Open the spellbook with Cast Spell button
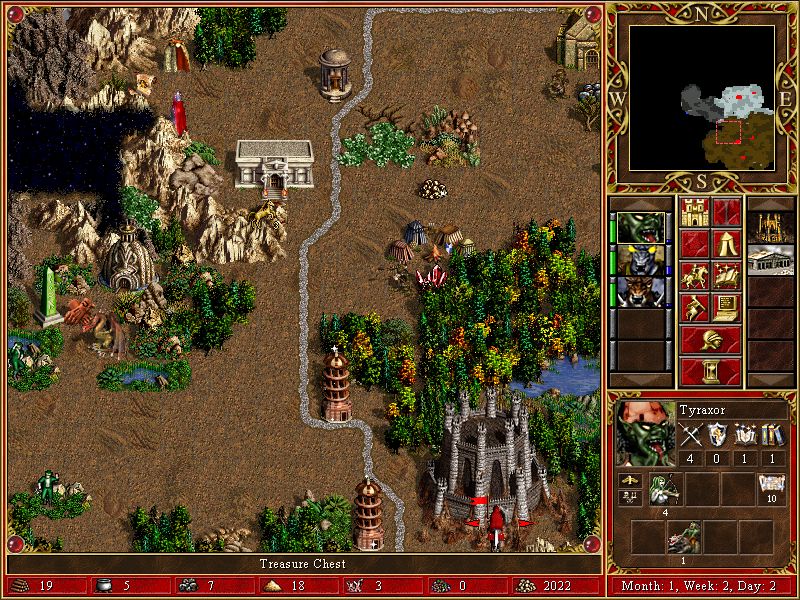The width and height of the screenshot is (800, 600). pos(727,275)
